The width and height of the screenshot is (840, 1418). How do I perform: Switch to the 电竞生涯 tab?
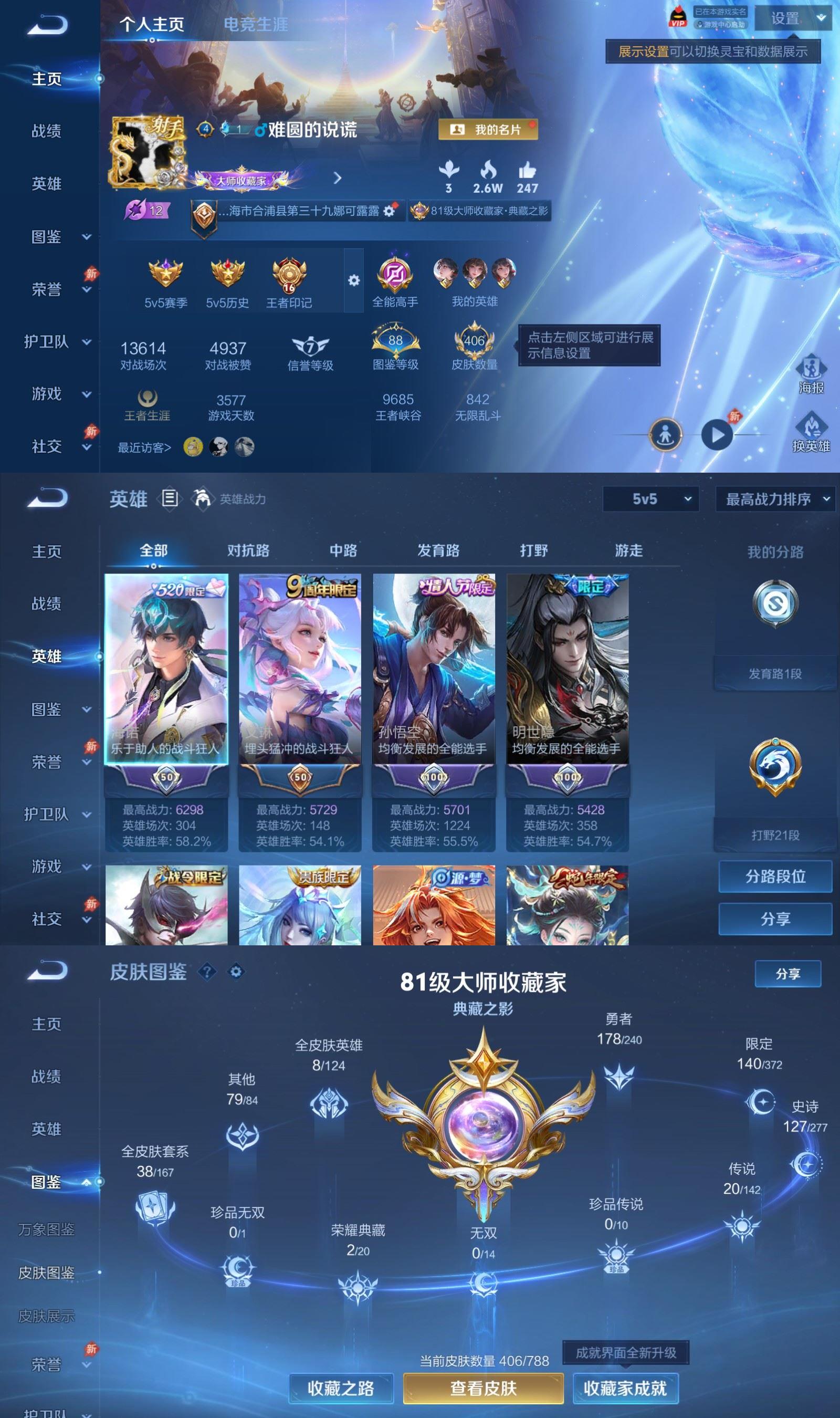pos(255,25)
